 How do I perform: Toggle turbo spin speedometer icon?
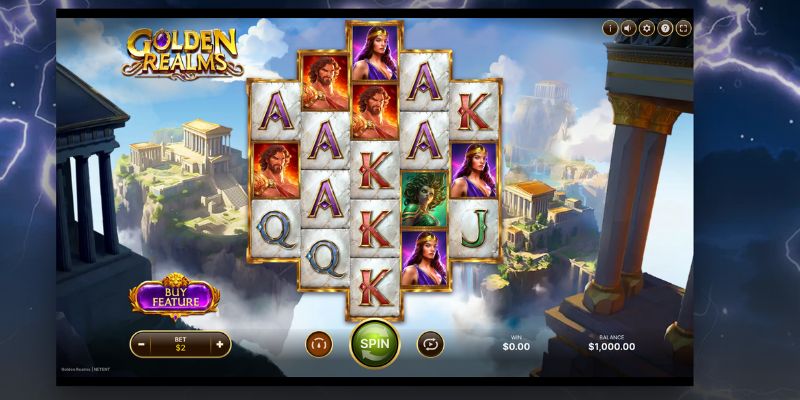[319, 343]
